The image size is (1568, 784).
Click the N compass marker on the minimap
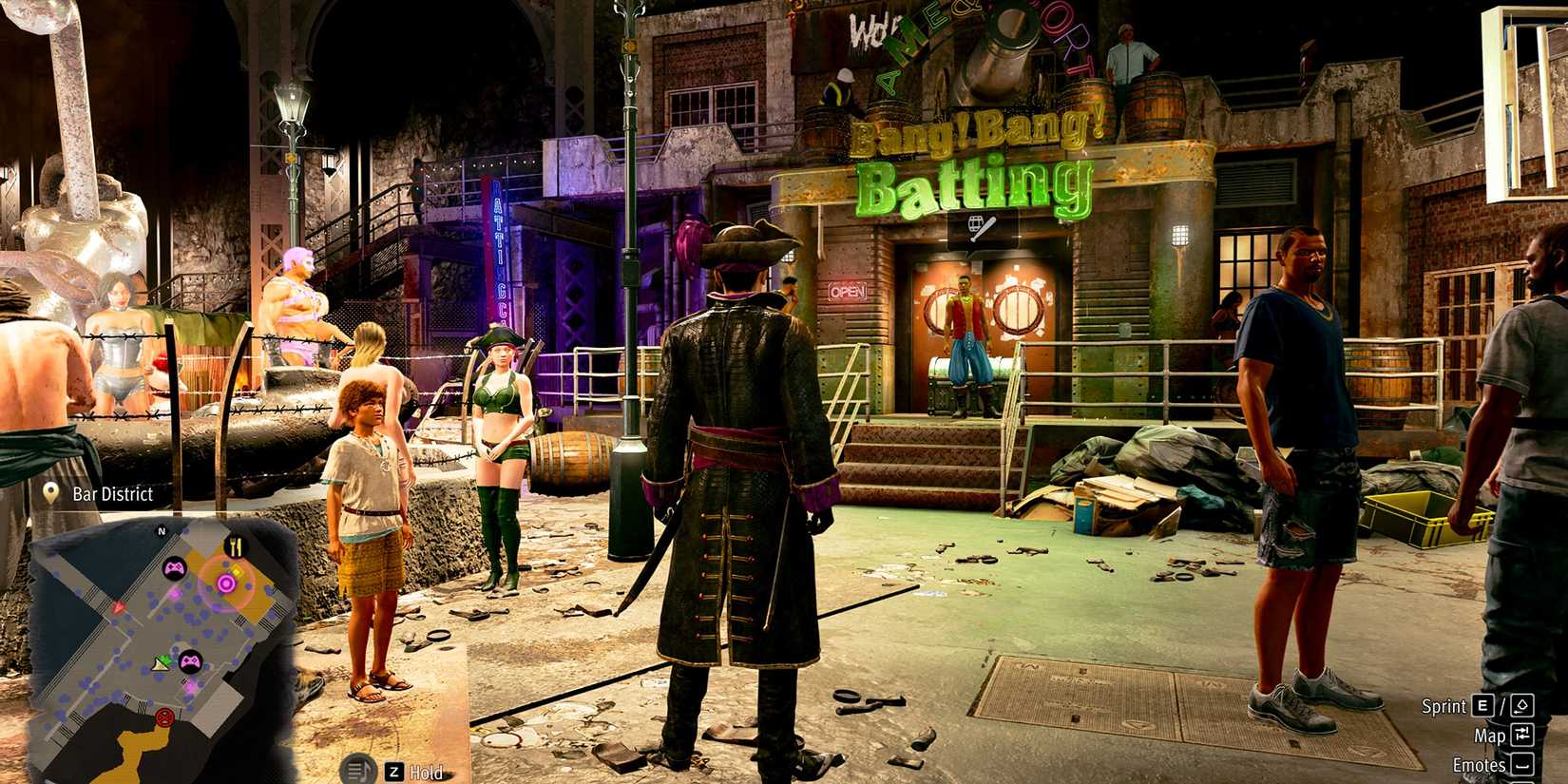click(x=161, y=531)
